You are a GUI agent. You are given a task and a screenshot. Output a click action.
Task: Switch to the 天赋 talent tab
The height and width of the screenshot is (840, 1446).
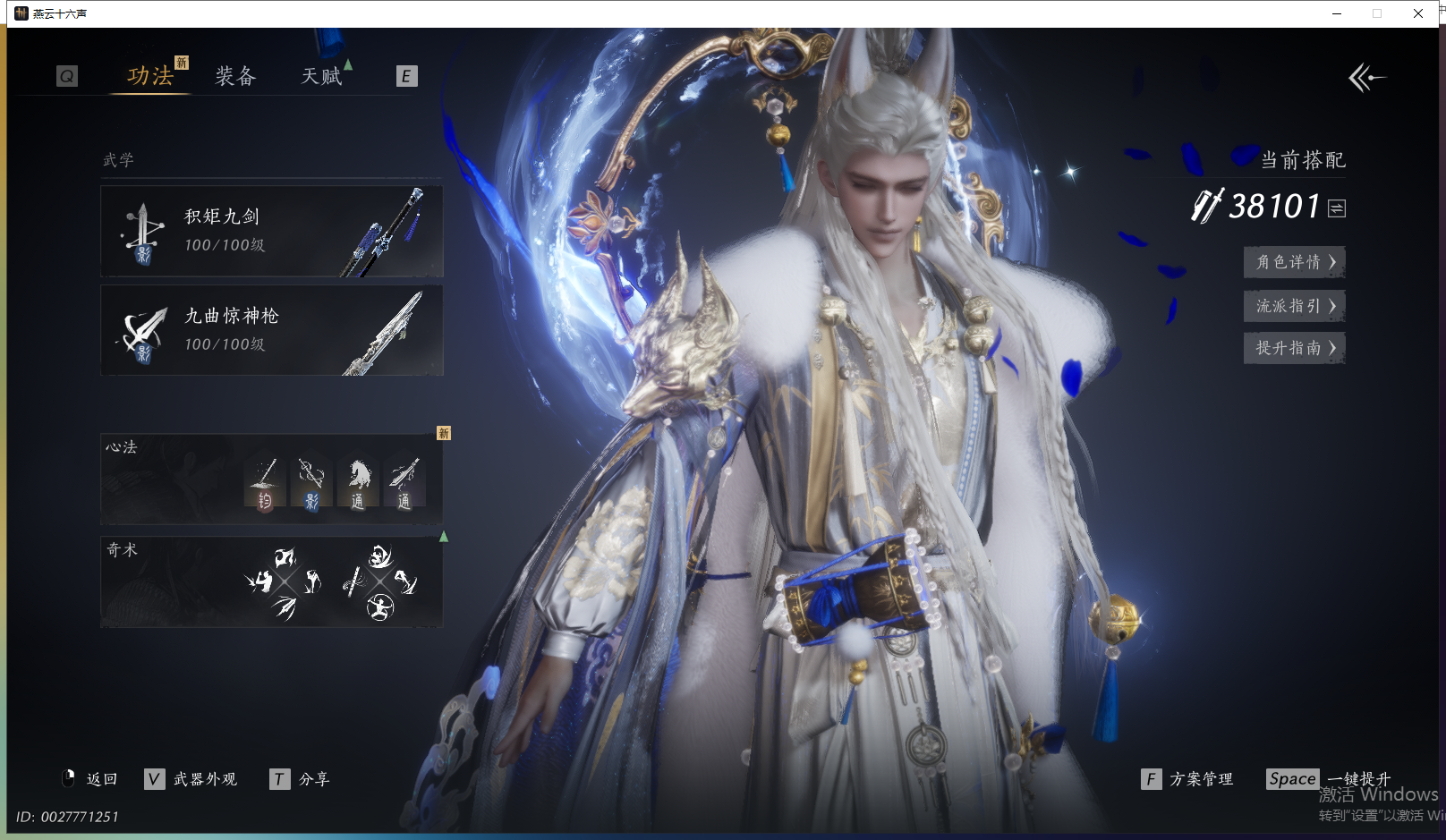[x=321, y=76]
